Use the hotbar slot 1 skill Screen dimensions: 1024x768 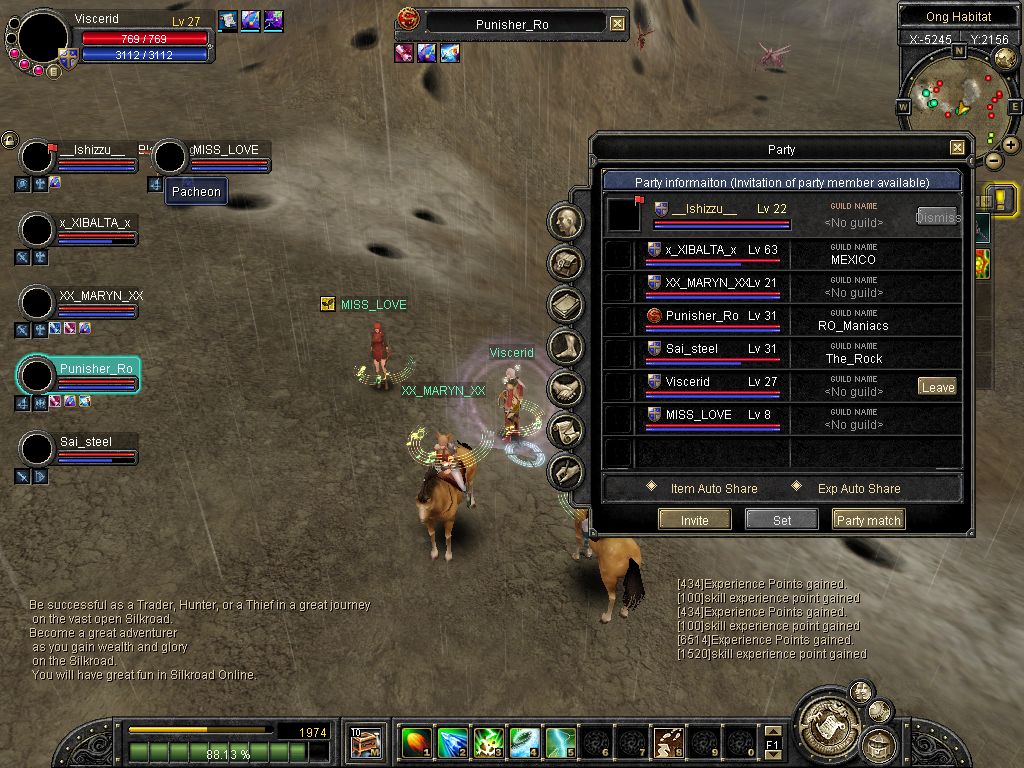(416, 742)
